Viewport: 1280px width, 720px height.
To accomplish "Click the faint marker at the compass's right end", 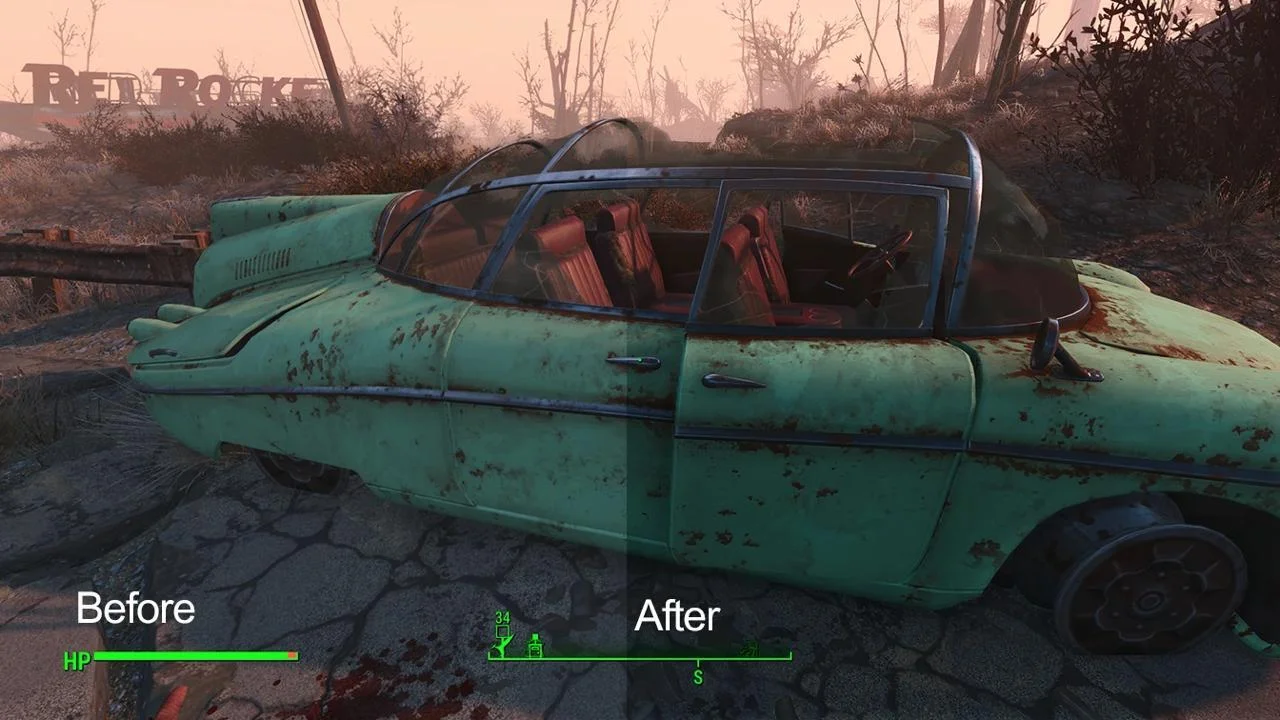I will coord(750,649).
